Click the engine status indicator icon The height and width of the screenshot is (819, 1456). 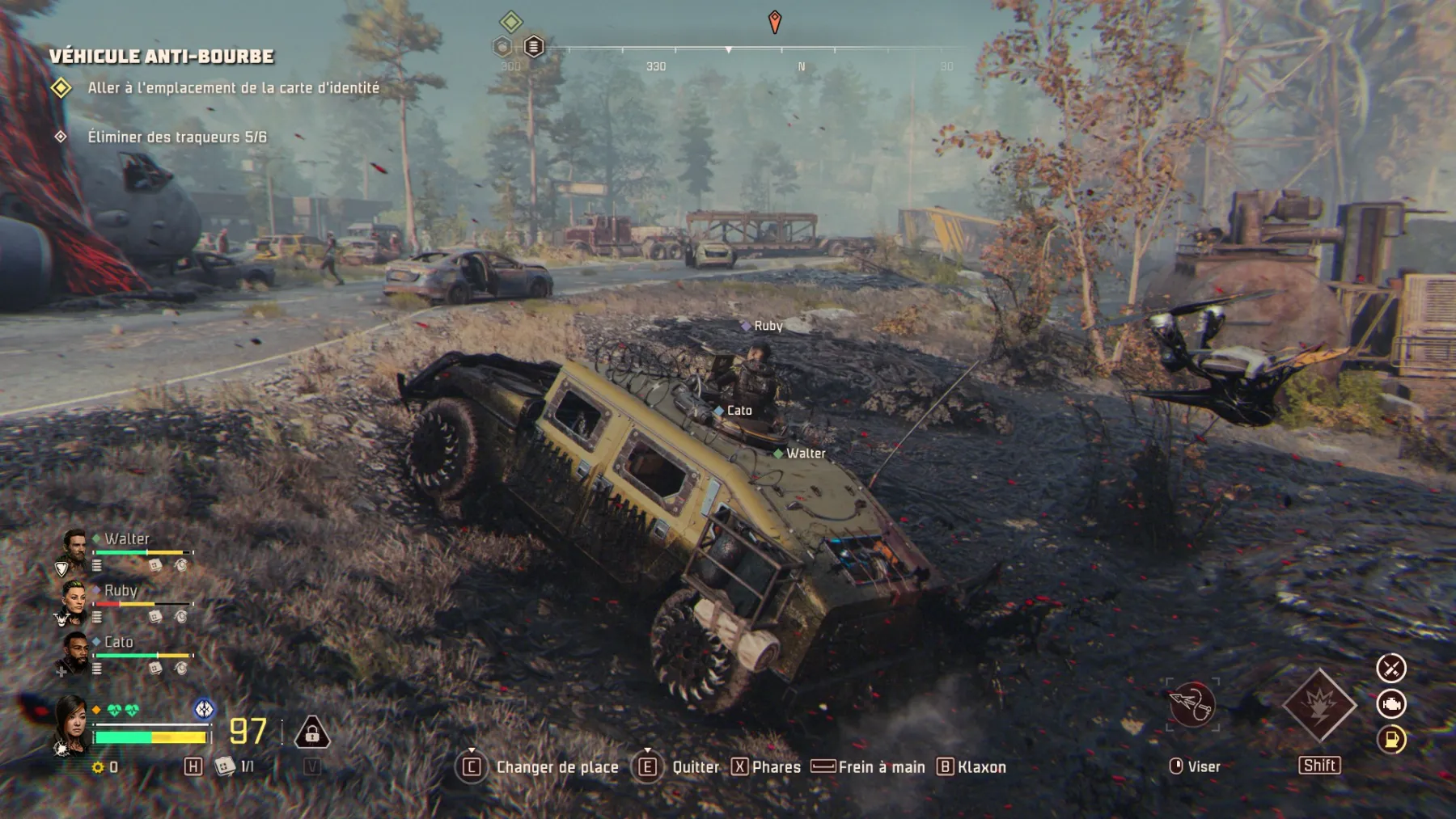(1391, 704)
